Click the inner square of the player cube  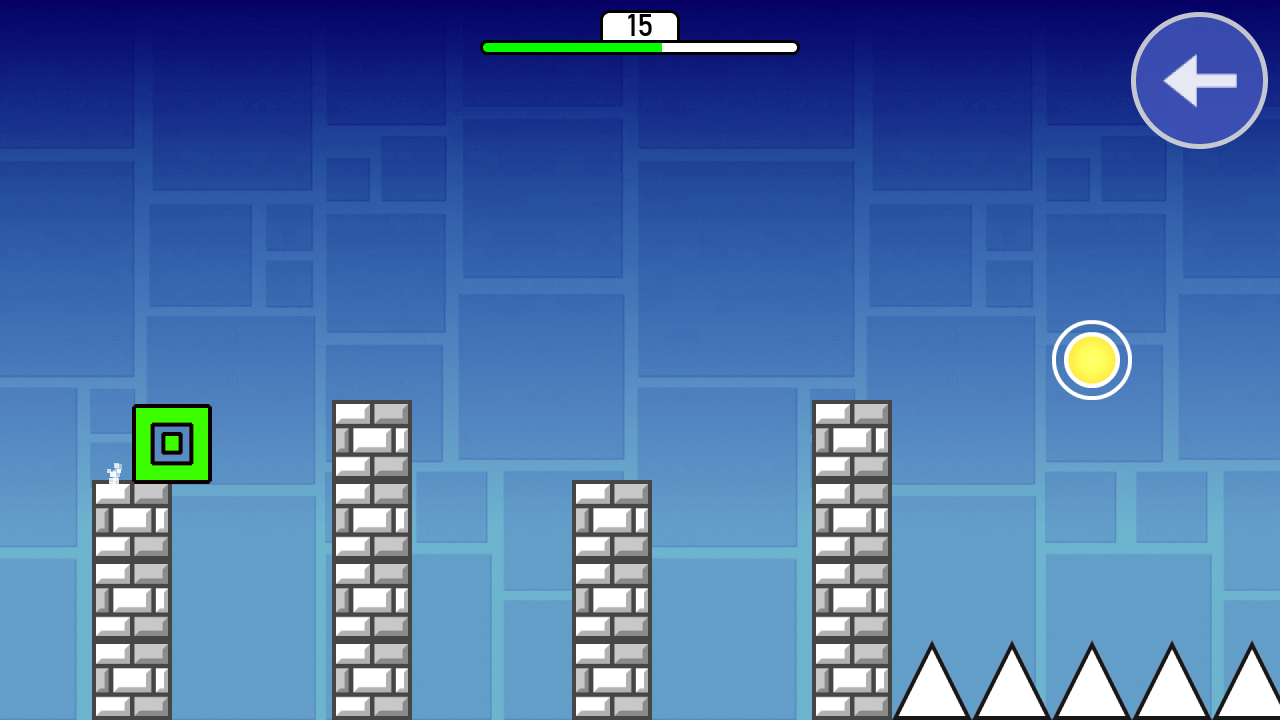(x=172, y=443)
